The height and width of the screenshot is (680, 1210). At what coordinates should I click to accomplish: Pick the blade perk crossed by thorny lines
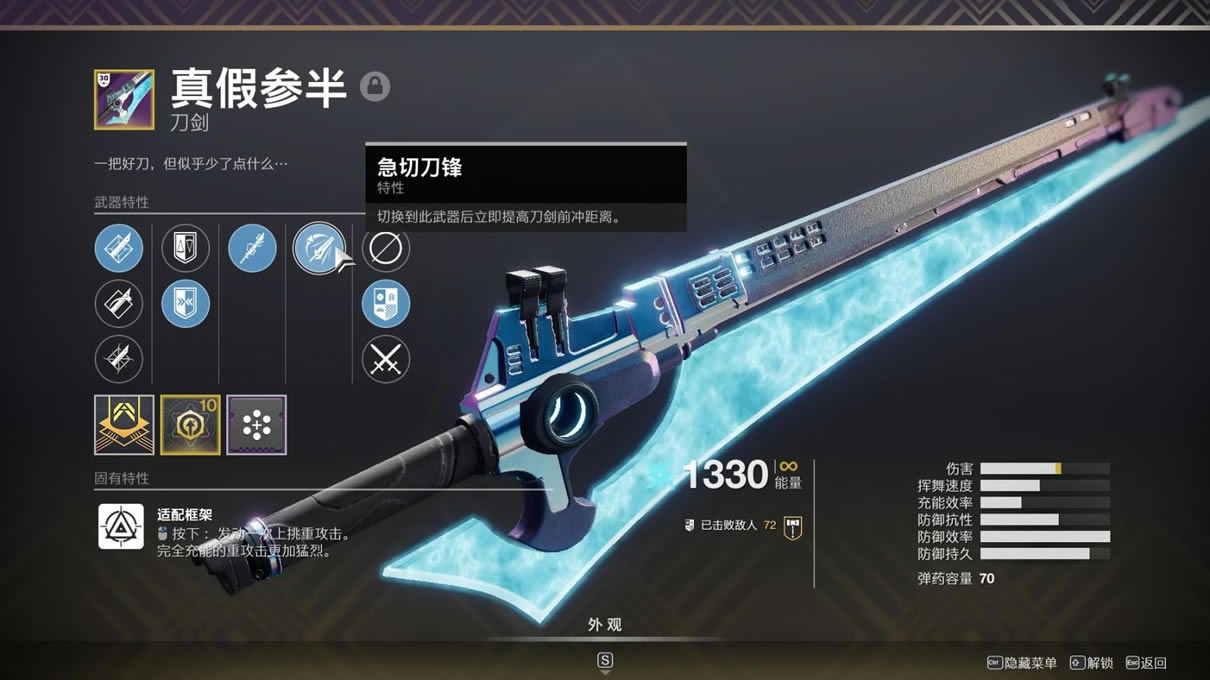(119, 360)
